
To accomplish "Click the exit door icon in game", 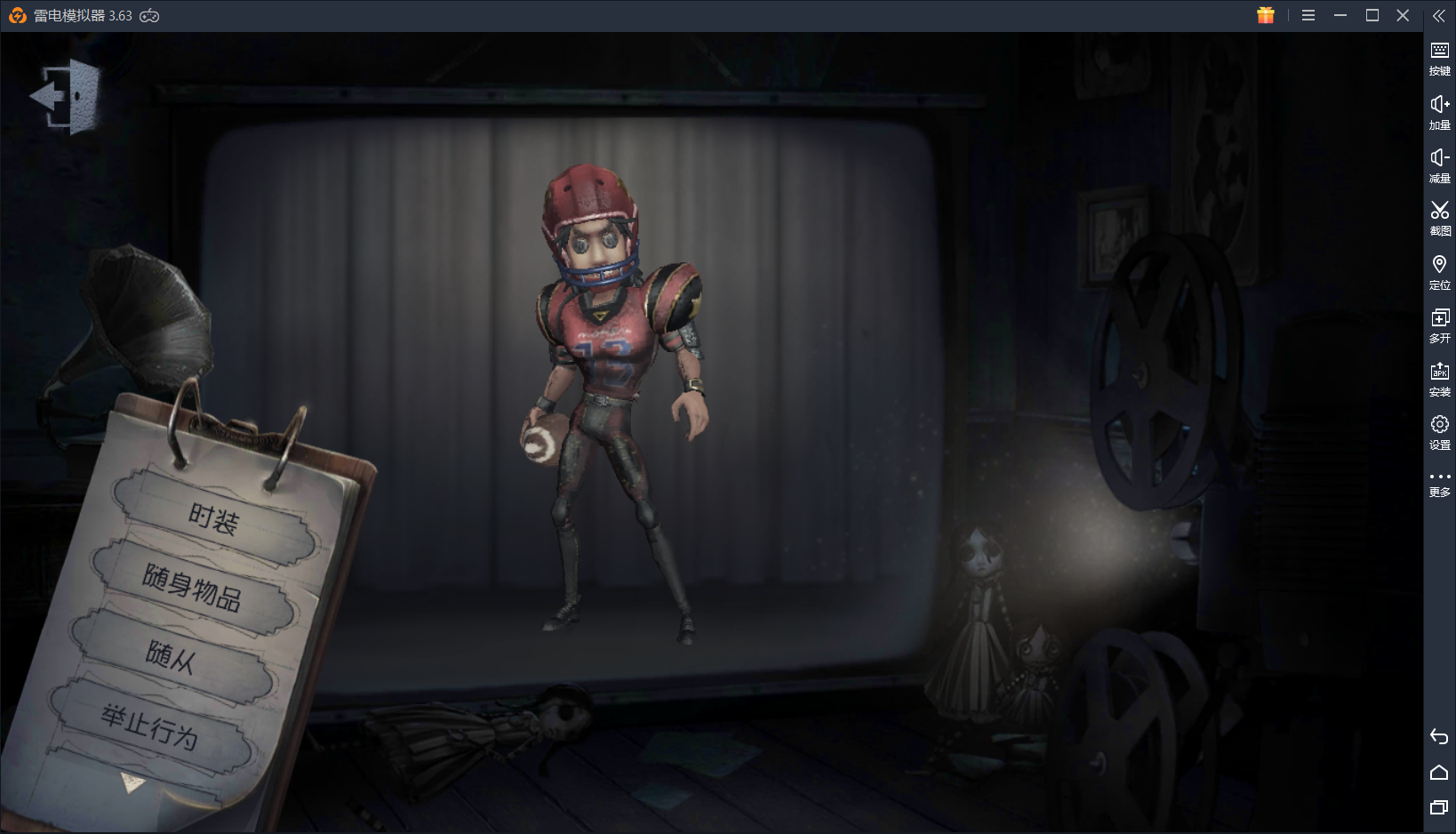I will pos(64,95).
